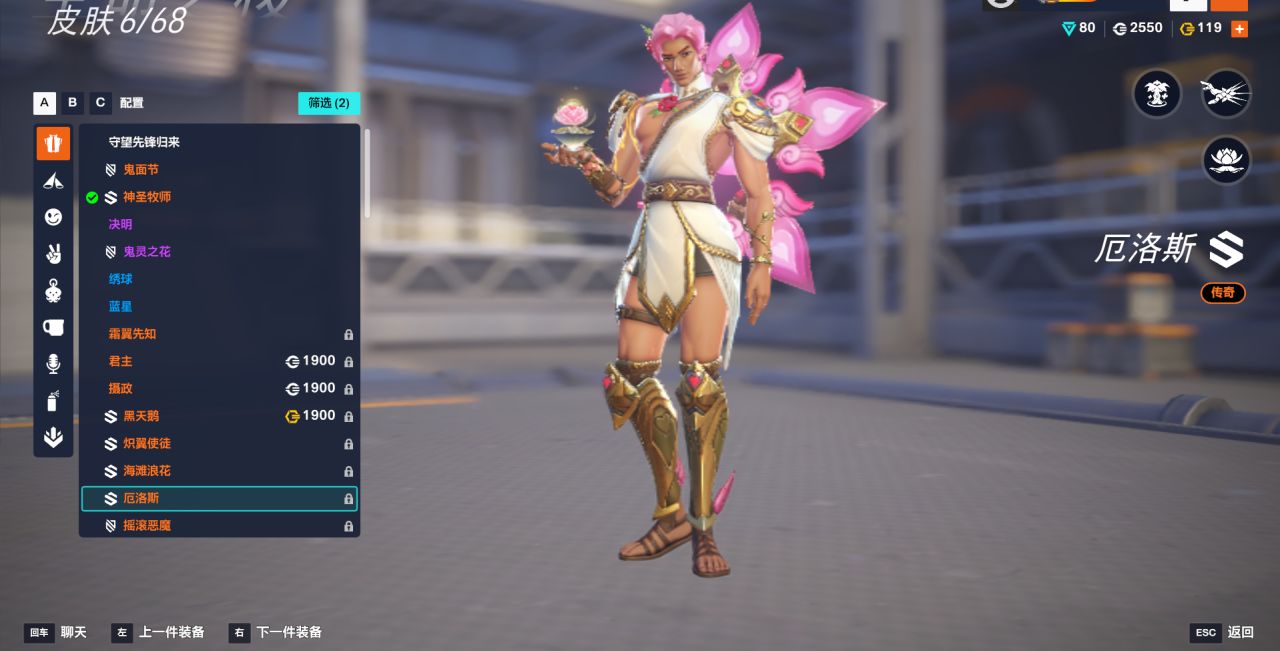Choose the 鬼面节 skin
The width and height of the screenshot is (1280, 651).
[x=141, y=170]
